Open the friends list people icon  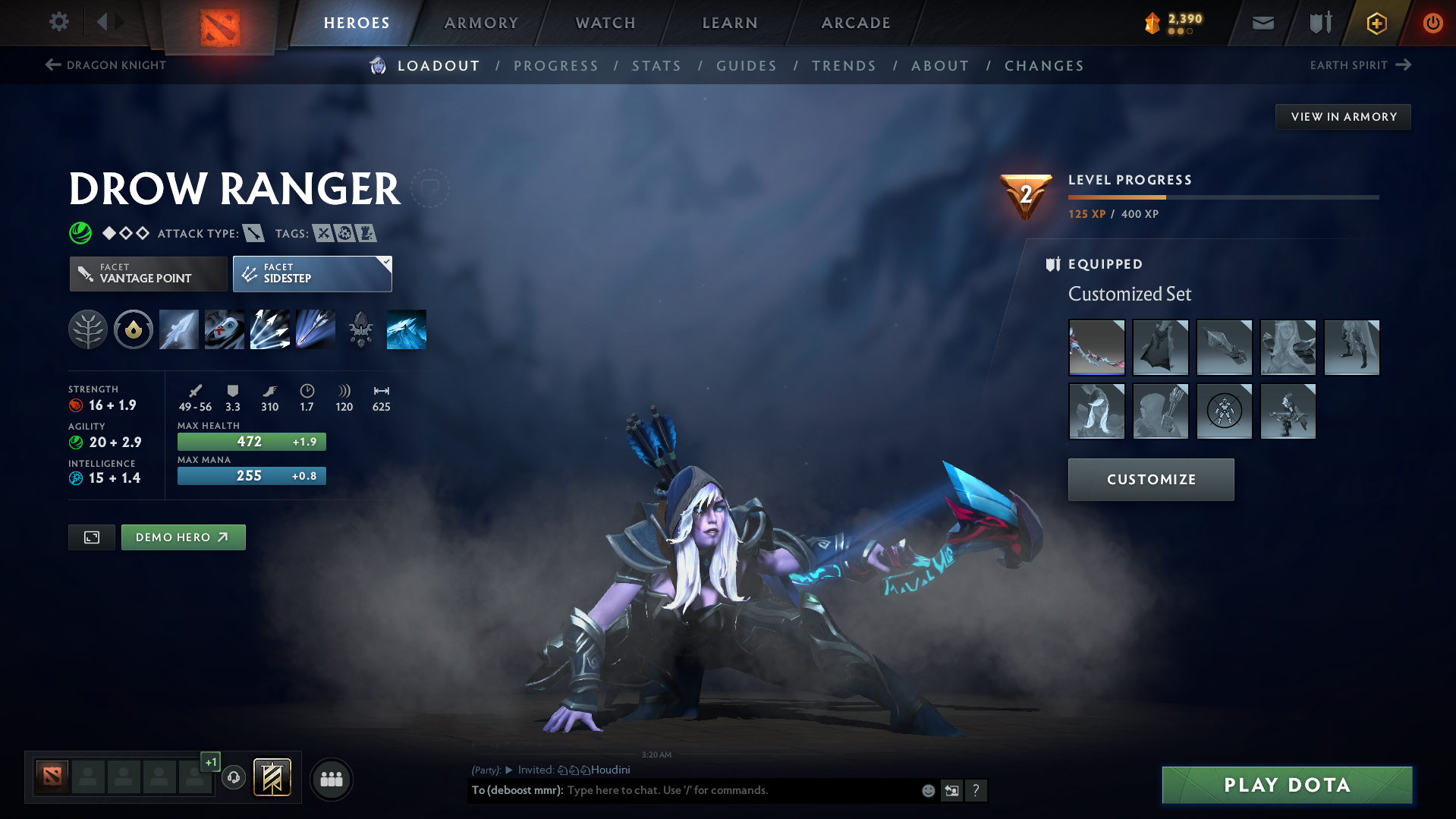click(x=331, y=779)
